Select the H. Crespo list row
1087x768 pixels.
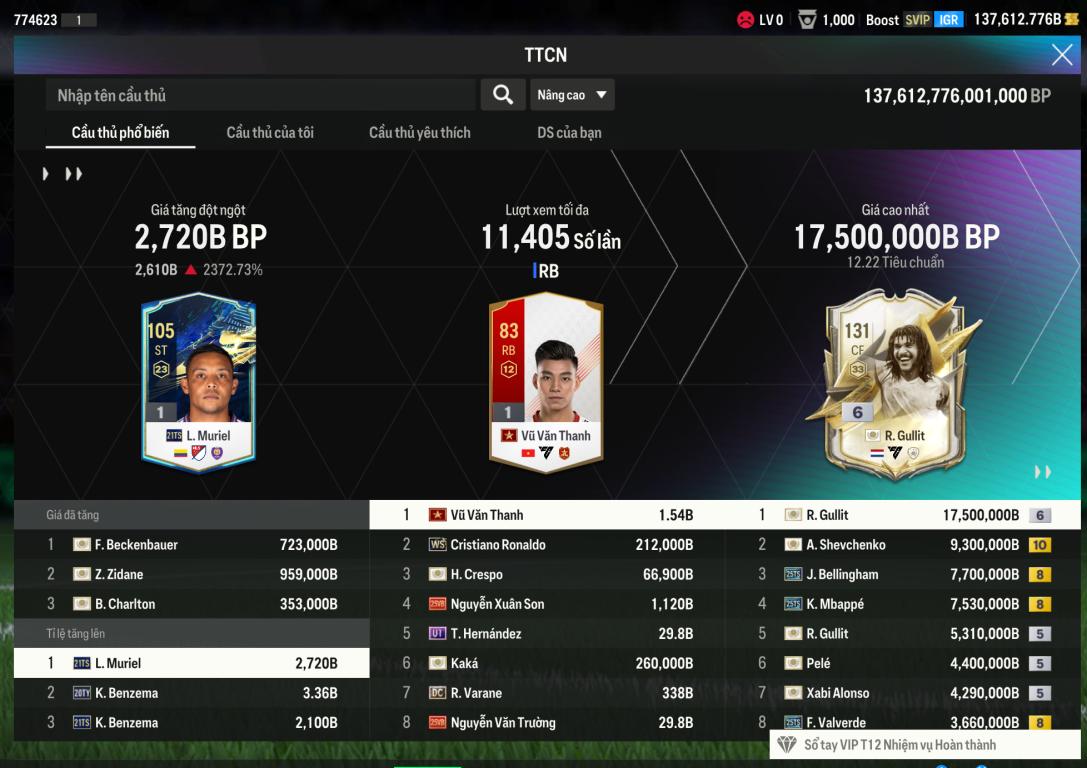point(548,574)
